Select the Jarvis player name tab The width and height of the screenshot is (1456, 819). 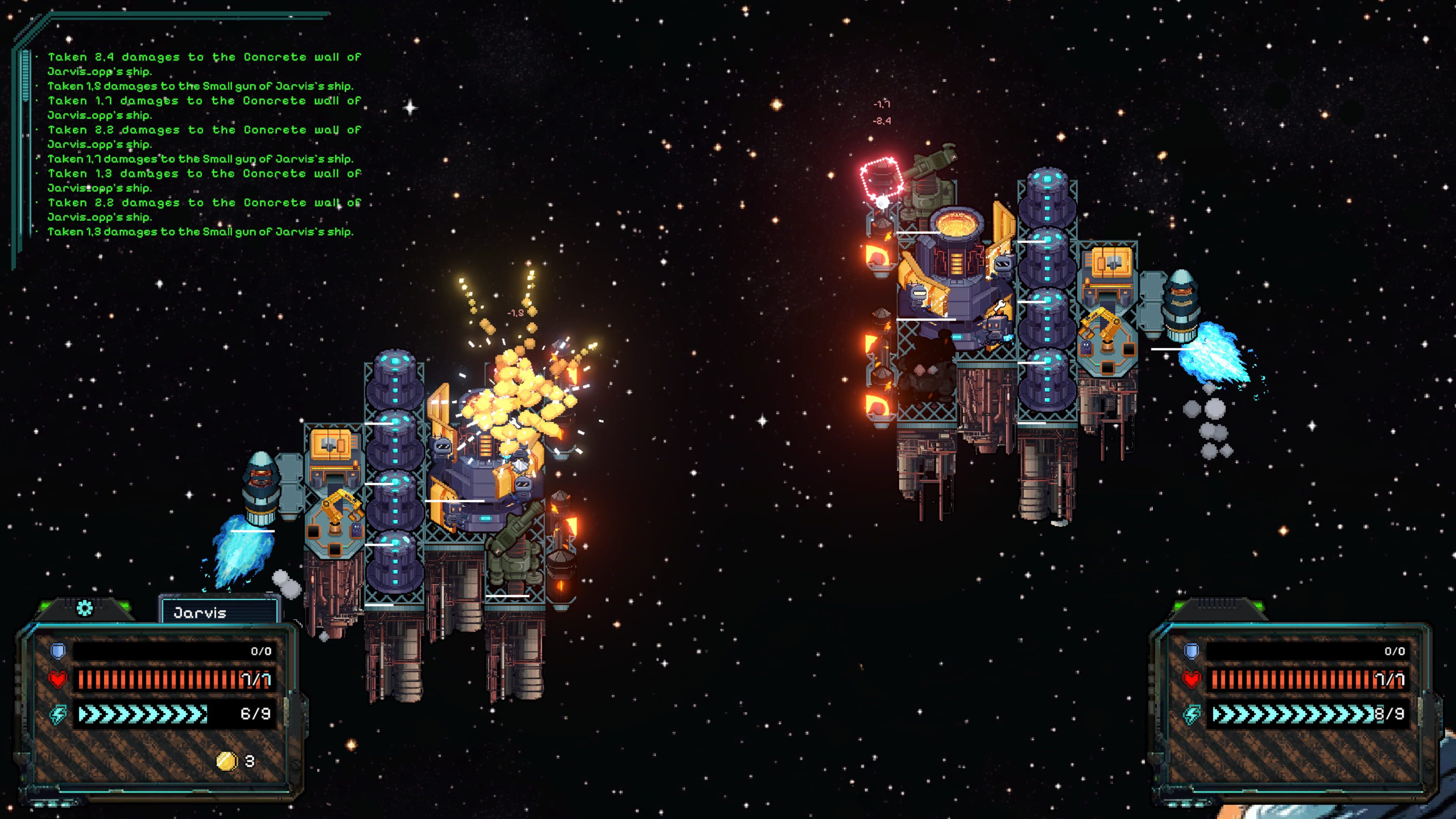pyautogui.click(x=219, y=613)
